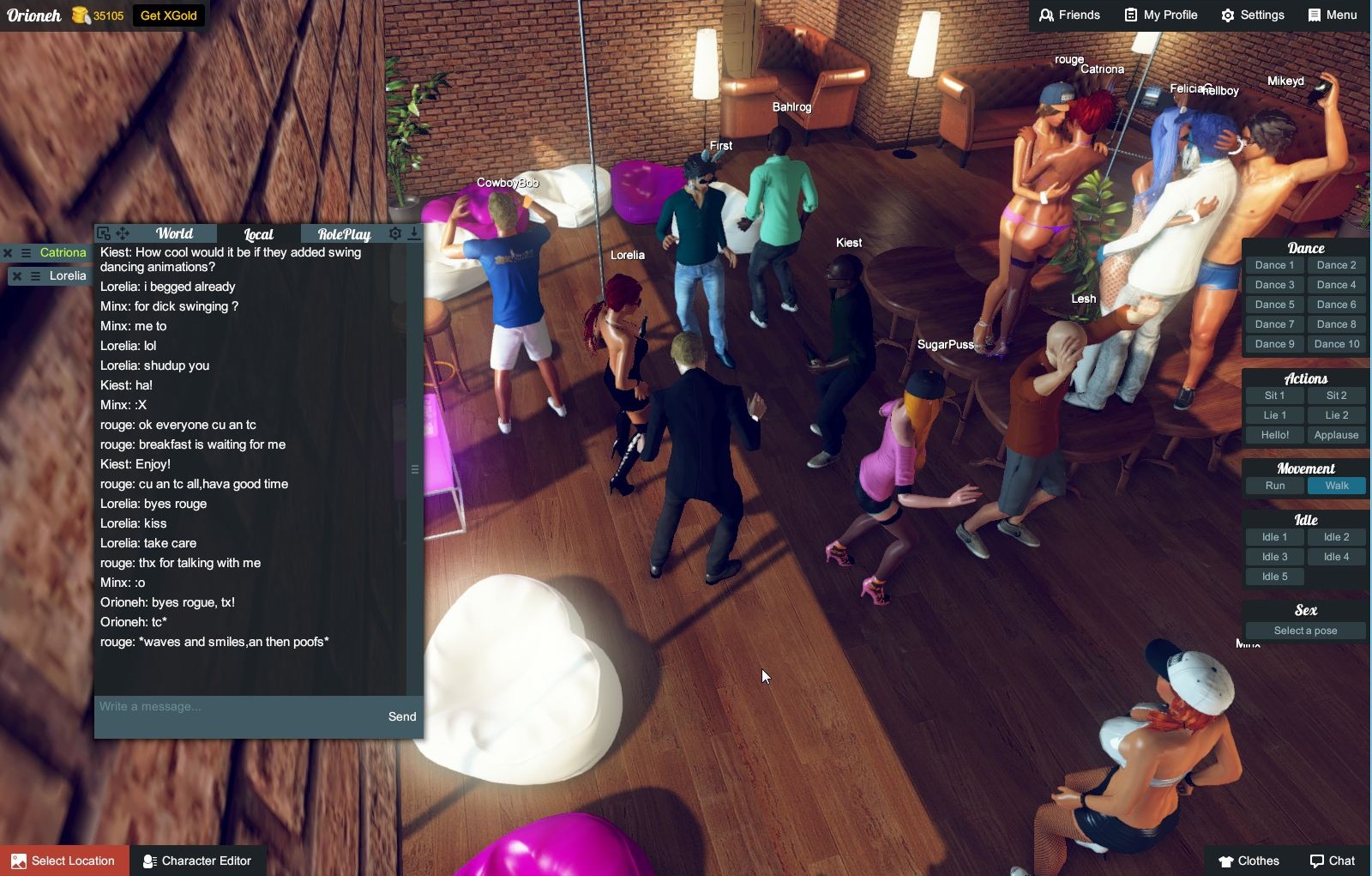Click the pop-out chat window icon
The image size is (1372, 876).
(x=103, y=232)
